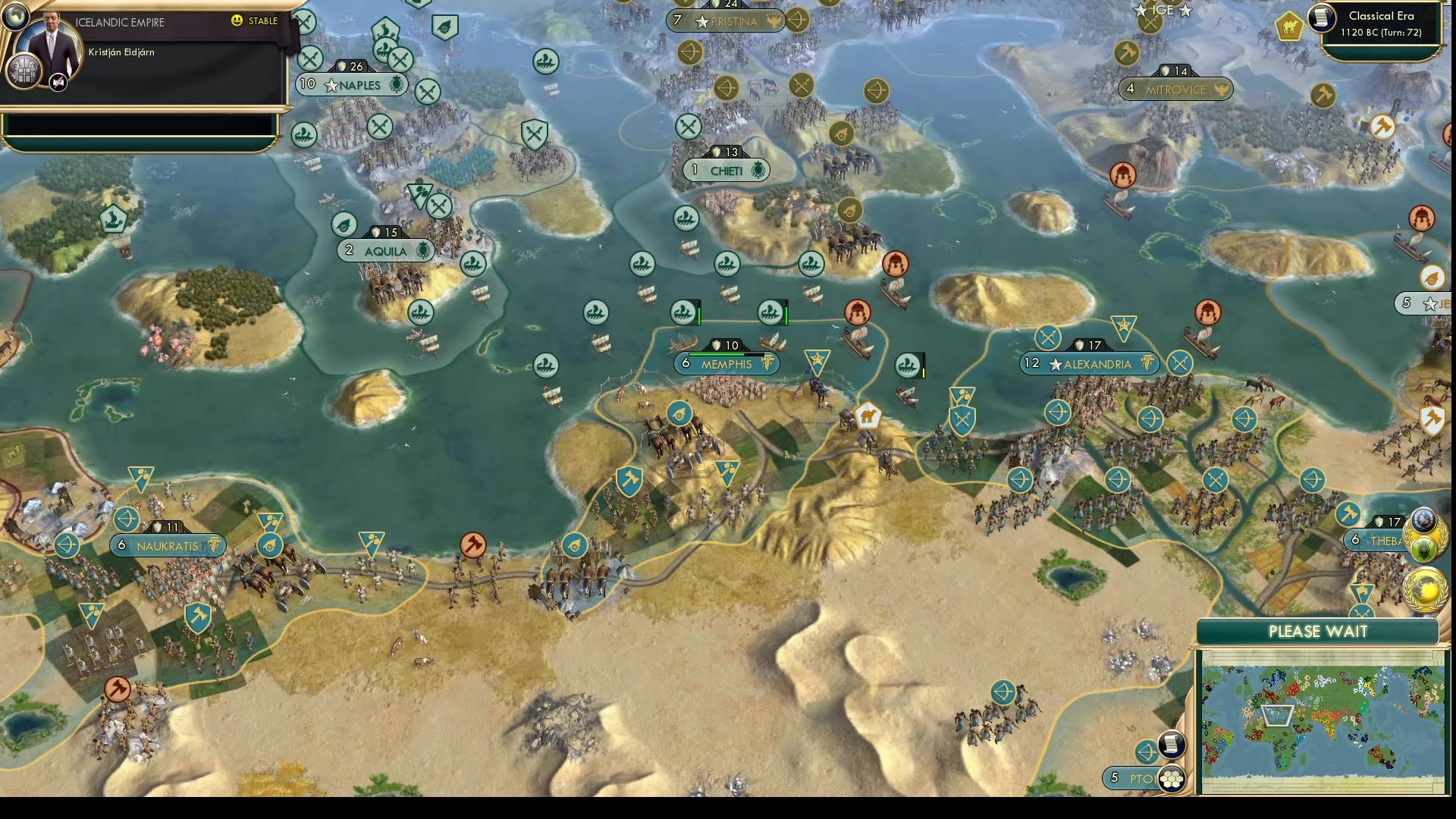Open the scroll icon beside the Classical Era panel
This screenshot has height=819, width=1456.
[1321, 20]
